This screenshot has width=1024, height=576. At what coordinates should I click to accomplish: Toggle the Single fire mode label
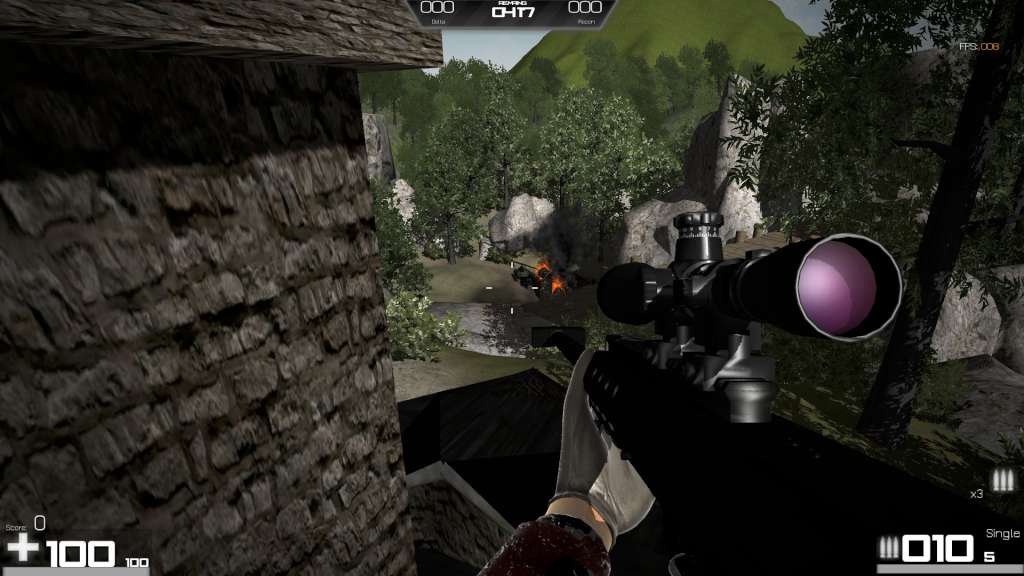pyautogui.click(x=1002, y=533)
